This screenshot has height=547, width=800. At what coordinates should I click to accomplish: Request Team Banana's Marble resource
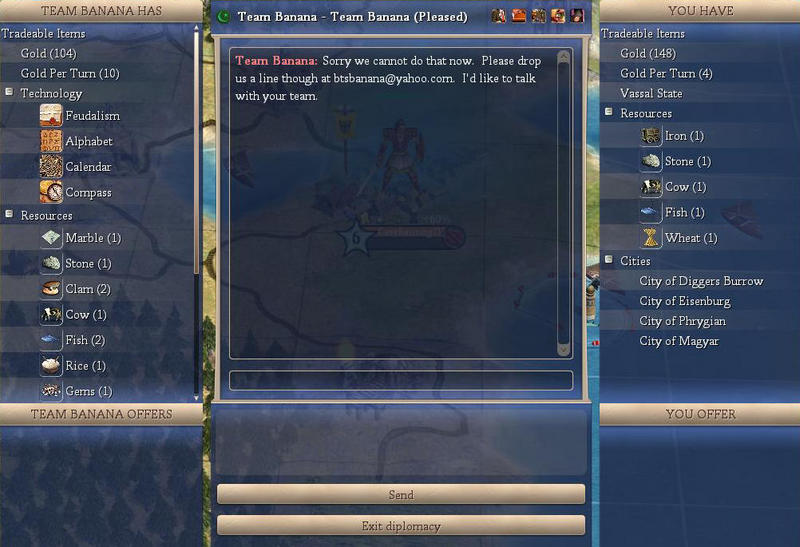92,238
